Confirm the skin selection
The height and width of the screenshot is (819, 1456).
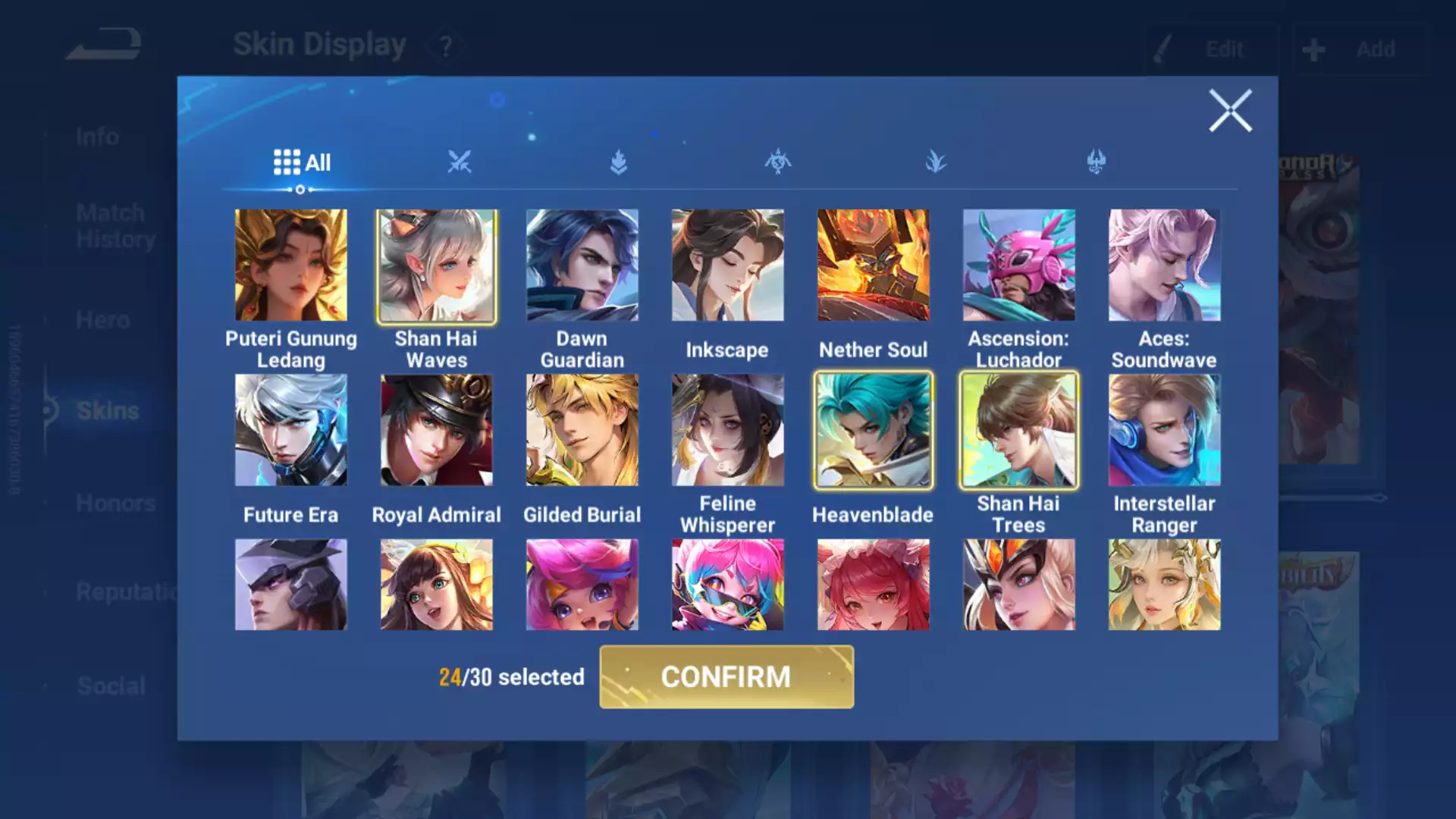pyautogui.click(x=726, y=676)
